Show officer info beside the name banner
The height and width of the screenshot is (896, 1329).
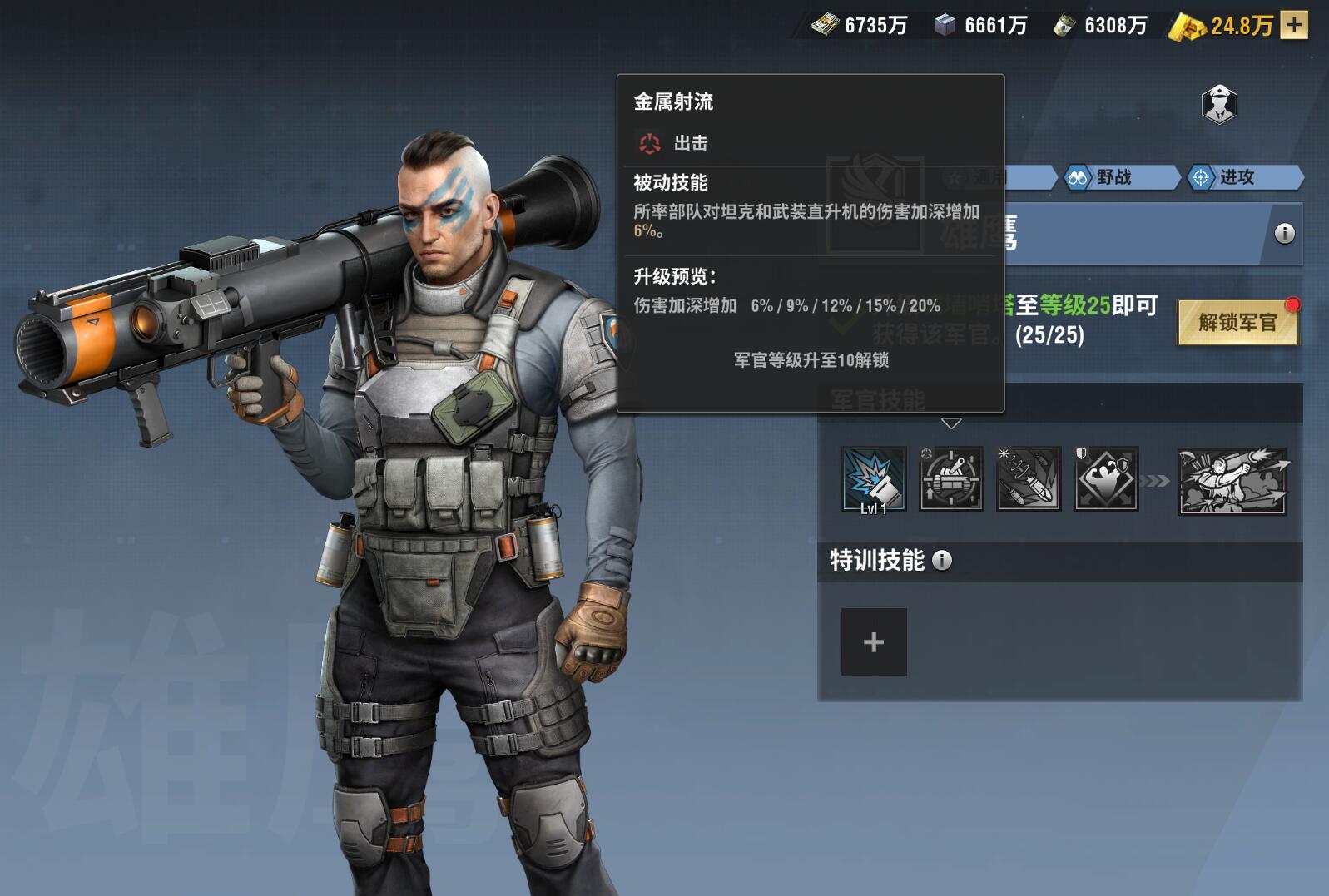click(1284, 234)
